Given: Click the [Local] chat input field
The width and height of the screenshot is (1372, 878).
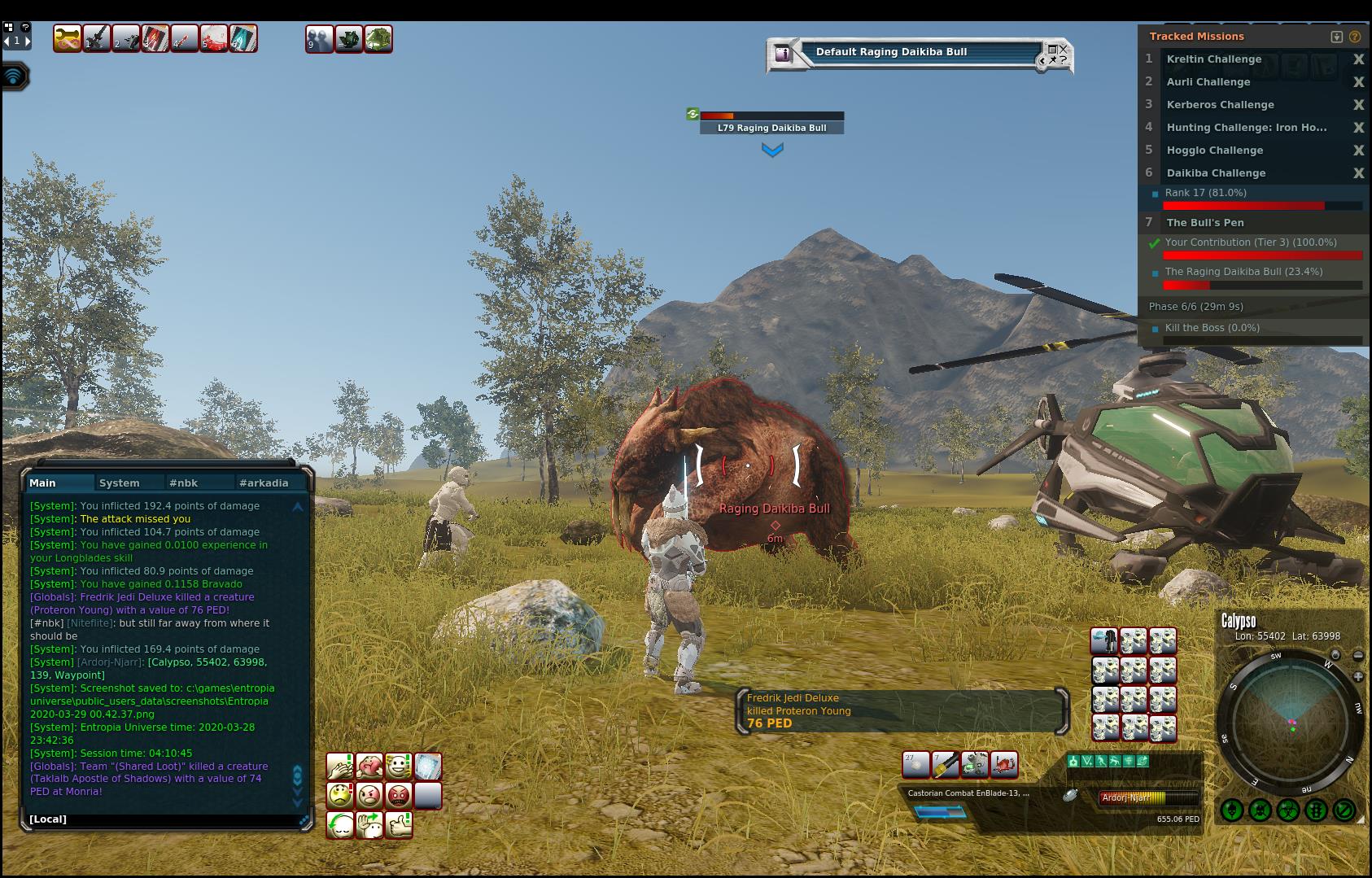Looking at the screenshot, I should point(163,819).
